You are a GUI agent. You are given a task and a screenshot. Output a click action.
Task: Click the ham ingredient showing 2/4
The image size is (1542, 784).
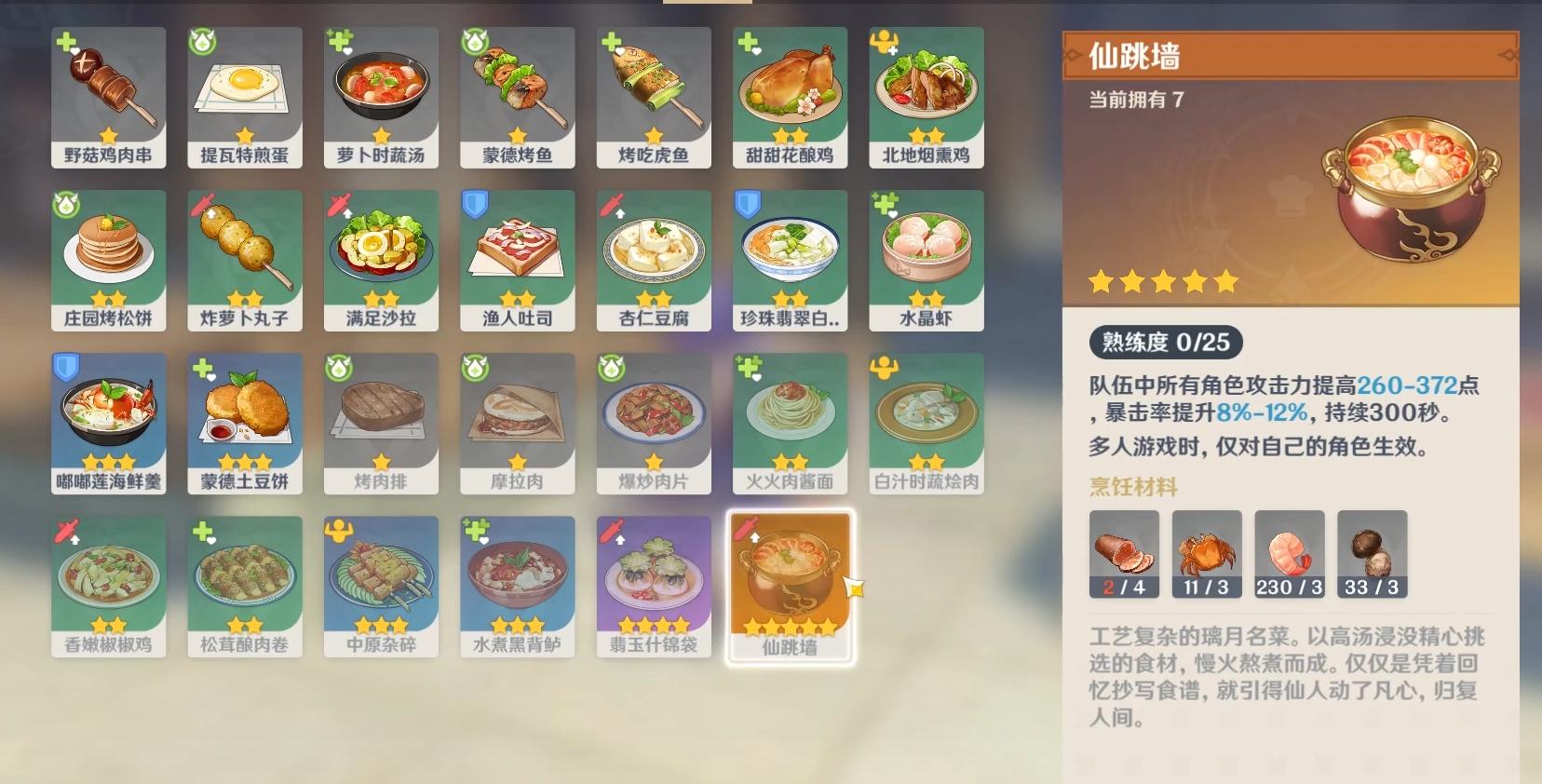[x=1123, y=554]
